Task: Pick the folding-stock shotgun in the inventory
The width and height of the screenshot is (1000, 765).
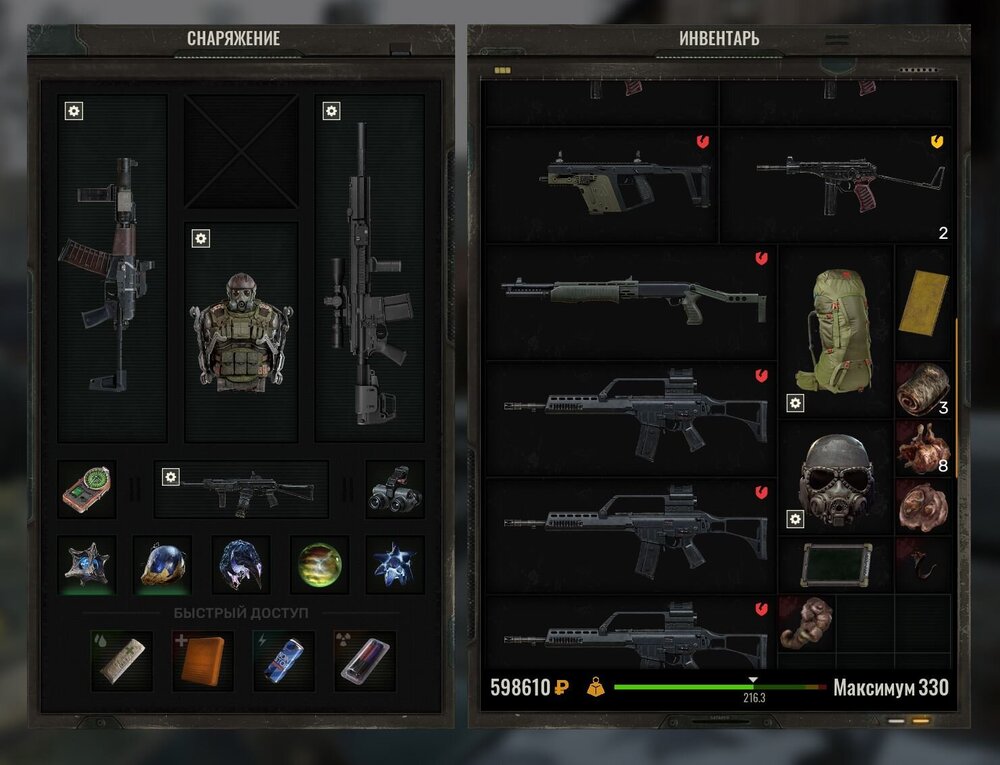Action: (631, 299)
